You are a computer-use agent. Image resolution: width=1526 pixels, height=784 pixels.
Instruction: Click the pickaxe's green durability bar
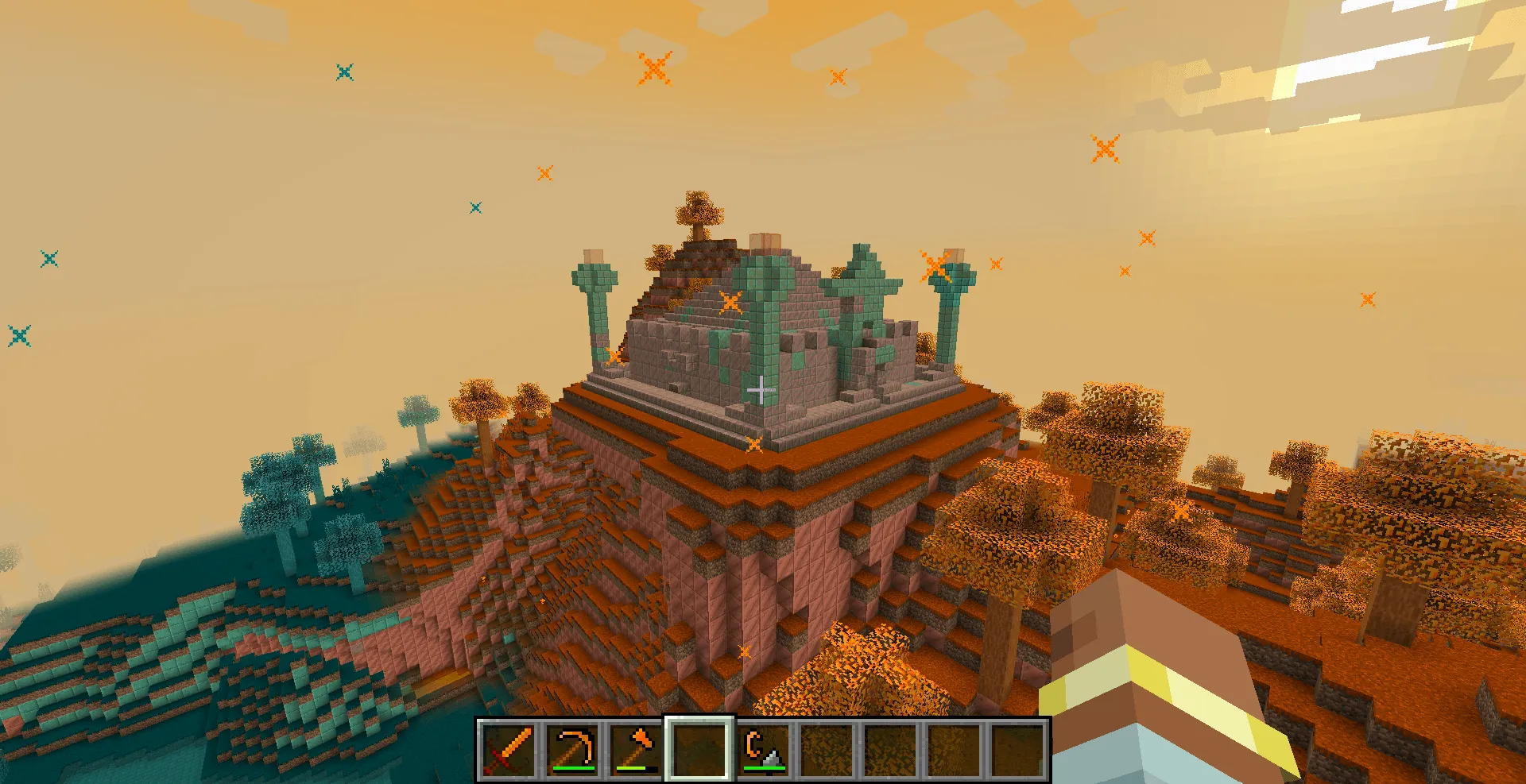coord(574,769)
